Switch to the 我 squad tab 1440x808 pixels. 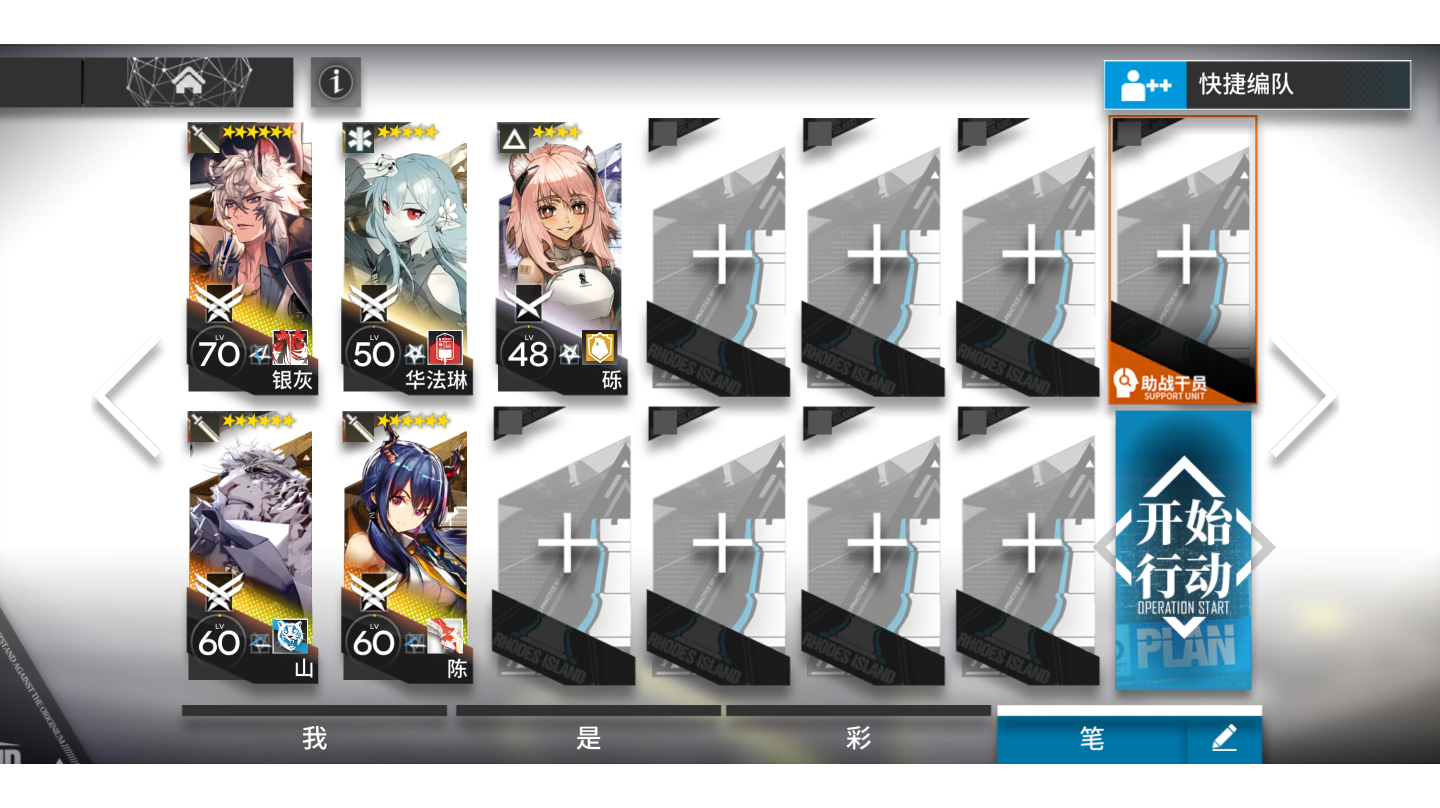[315, 737]
